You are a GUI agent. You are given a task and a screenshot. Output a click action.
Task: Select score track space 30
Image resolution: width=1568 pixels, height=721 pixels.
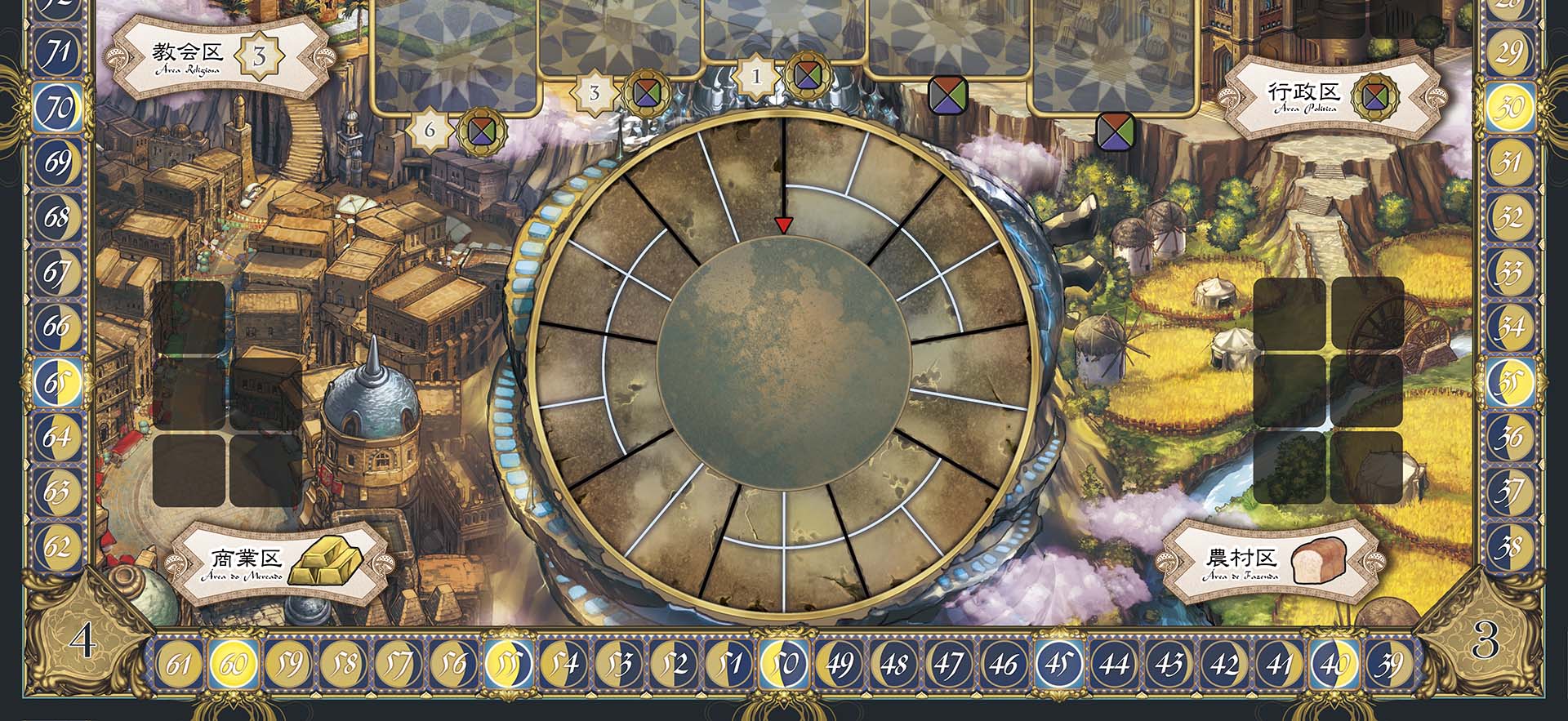[1509, 107]
